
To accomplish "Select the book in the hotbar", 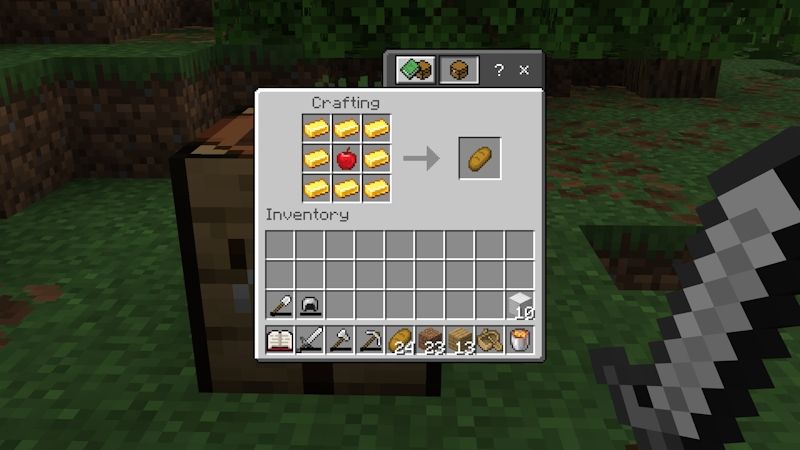I will (279, 340).
